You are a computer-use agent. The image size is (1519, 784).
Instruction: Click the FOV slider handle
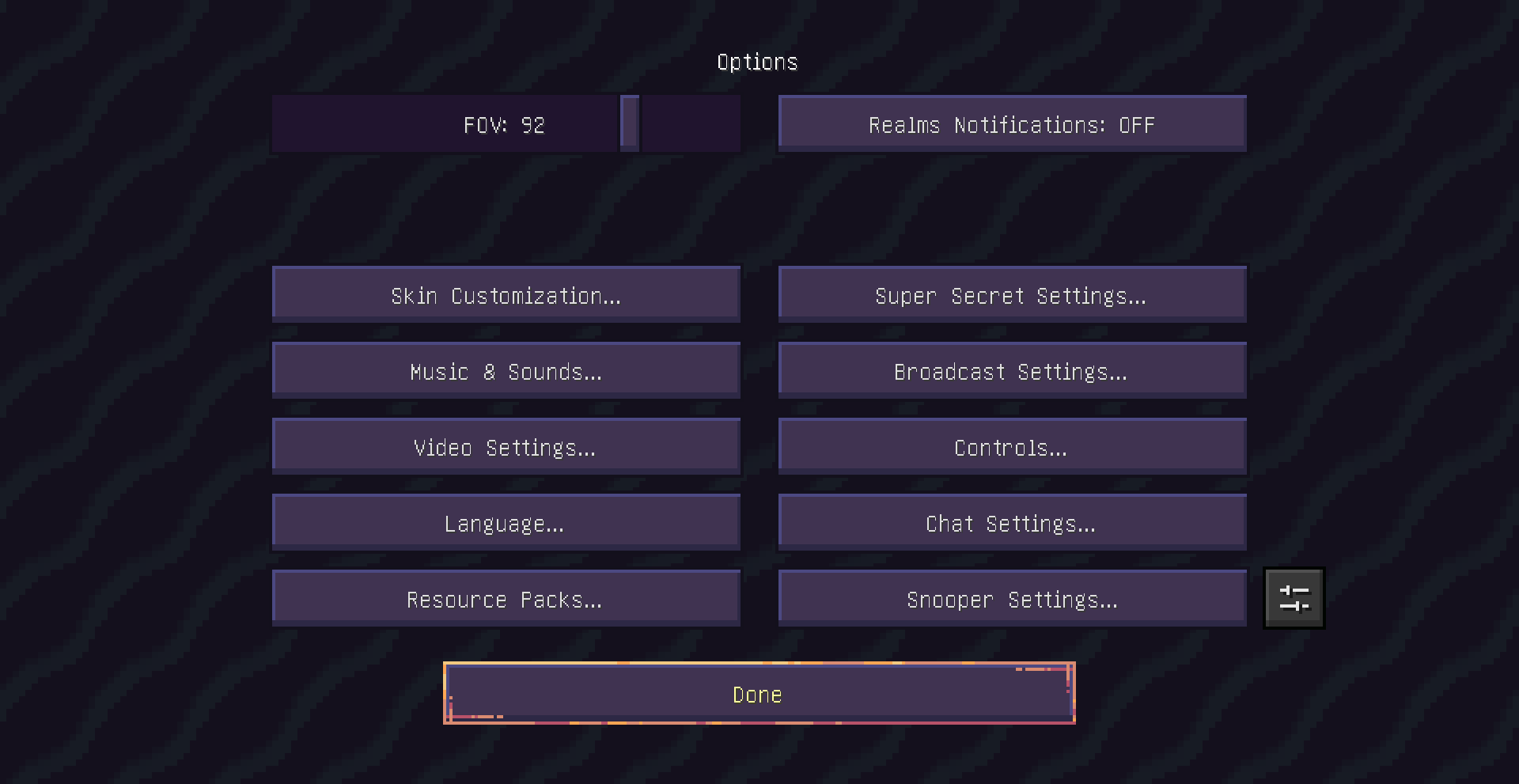click(631, 123)
